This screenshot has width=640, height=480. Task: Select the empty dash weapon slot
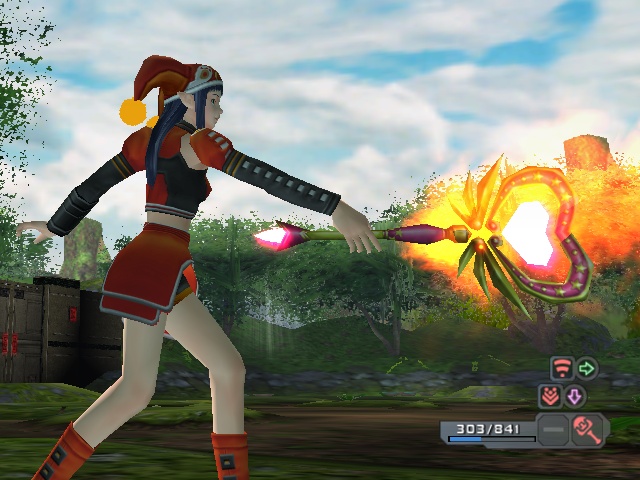click(x=553, y=432)
